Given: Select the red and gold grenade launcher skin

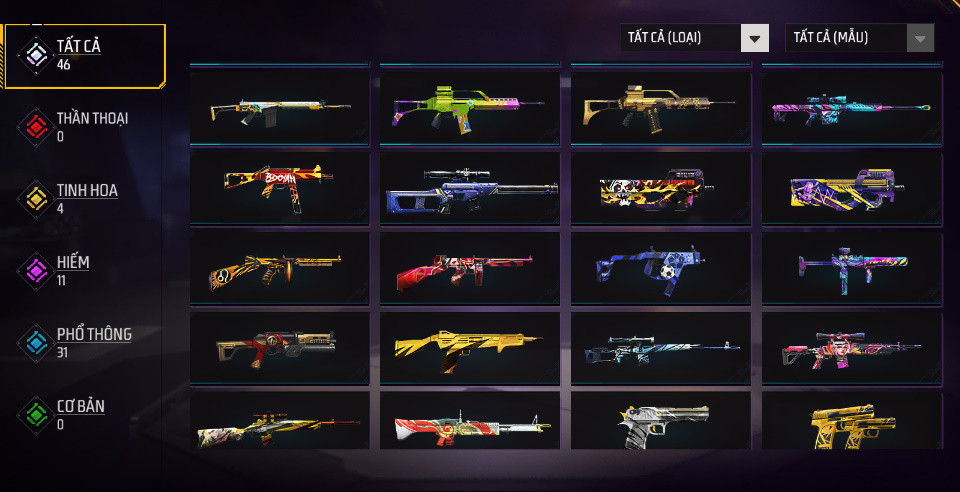Looking at the screenshot, I should 279,348.
